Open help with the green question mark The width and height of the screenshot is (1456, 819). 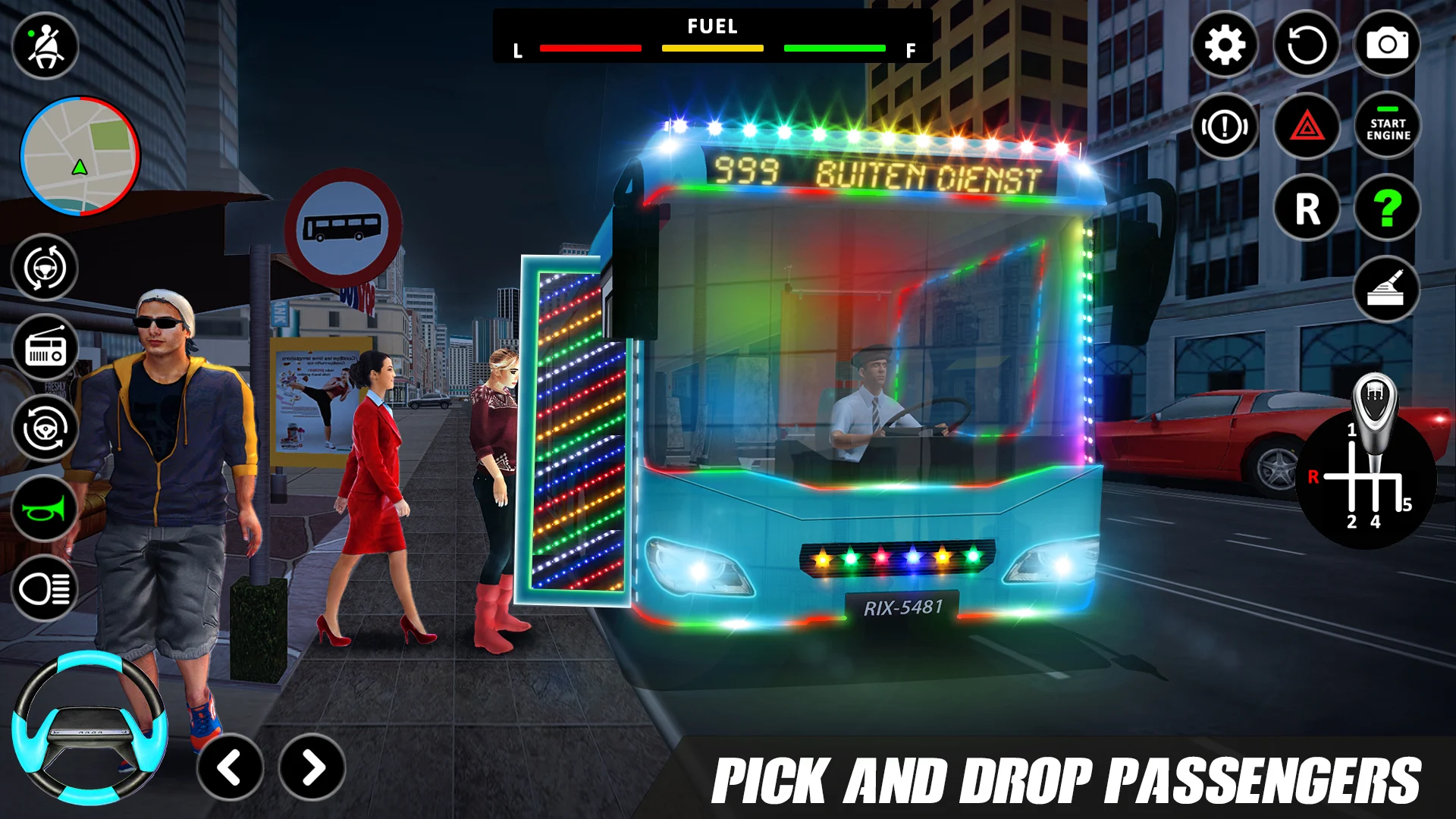pos(1388,209)
